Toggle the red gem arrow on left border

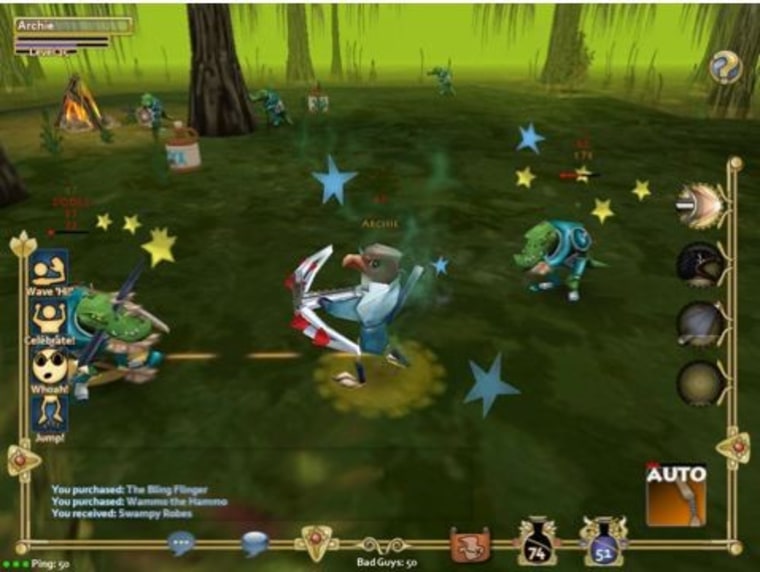(x=22, y=460)
